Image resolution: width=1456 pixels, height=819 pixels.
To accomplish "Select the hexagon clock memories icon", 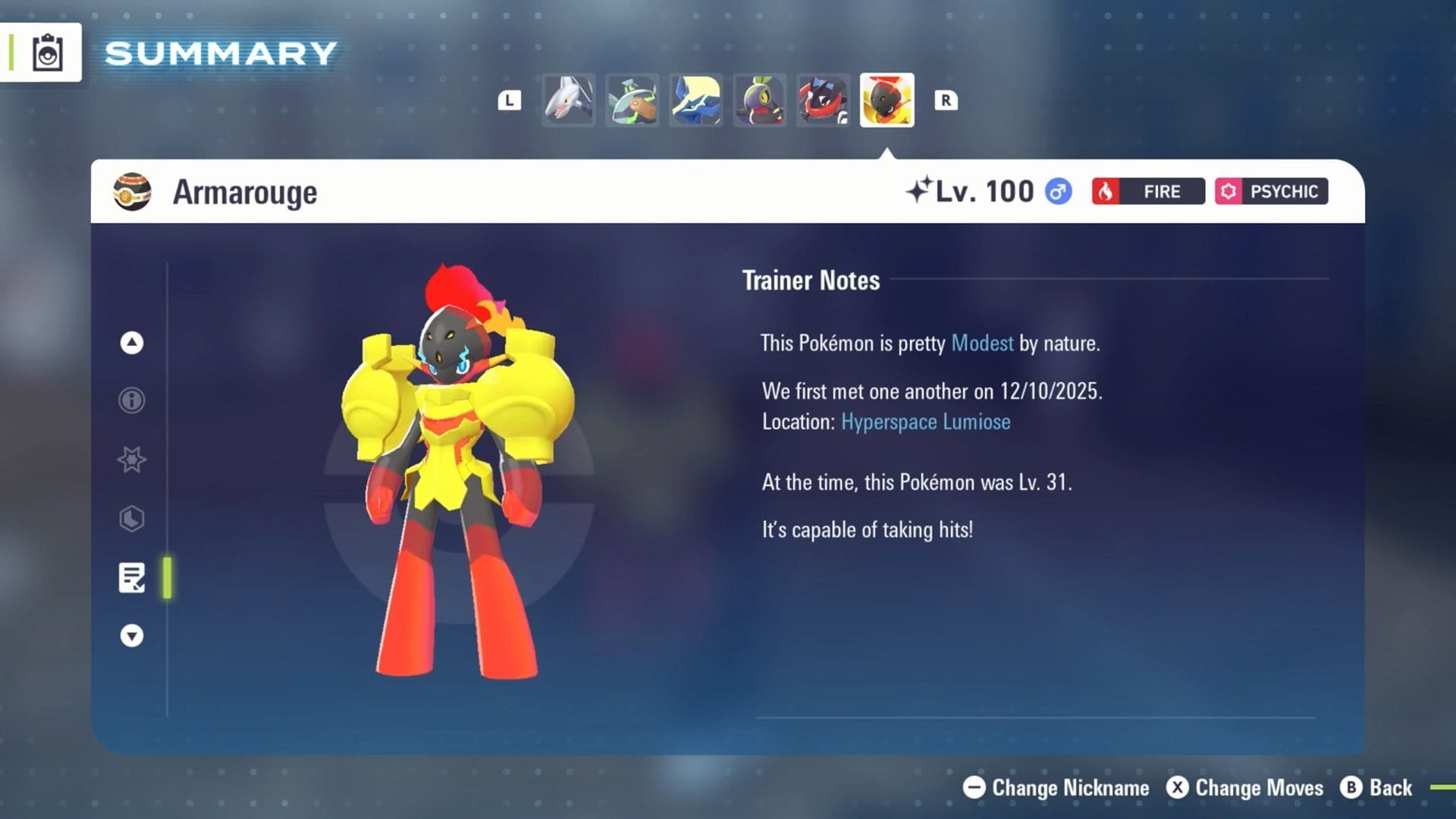I will (130, 519).
